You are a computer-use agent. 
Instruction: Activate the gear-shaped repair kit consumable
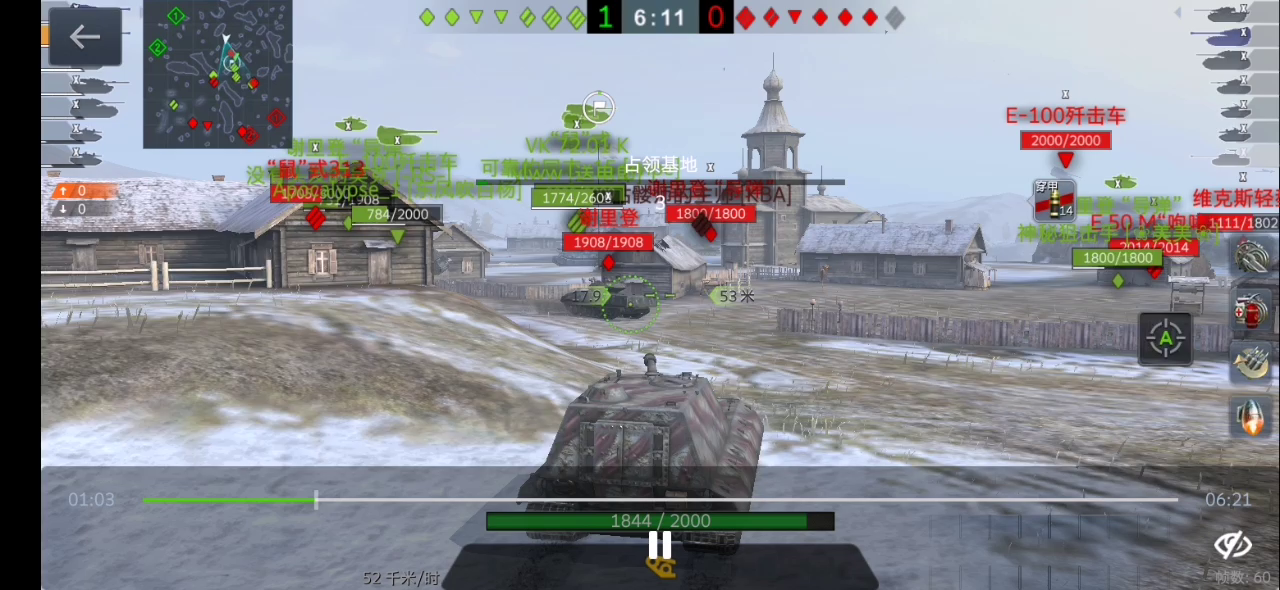click(x=1254, y=255)
